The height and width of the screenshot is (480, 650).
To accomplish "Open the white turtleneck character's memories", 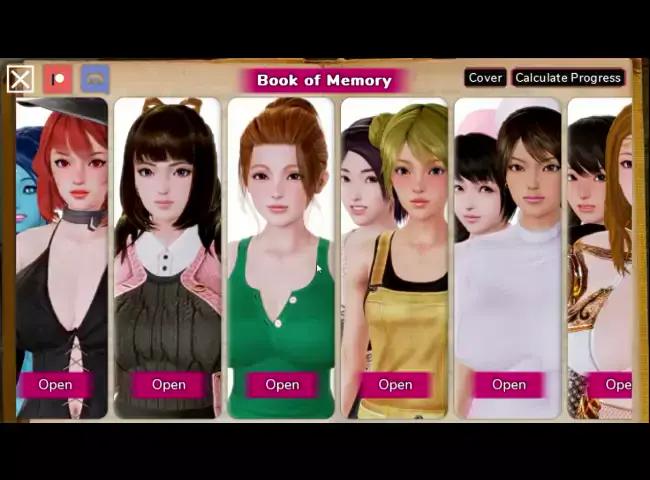I will pos(508,384).
